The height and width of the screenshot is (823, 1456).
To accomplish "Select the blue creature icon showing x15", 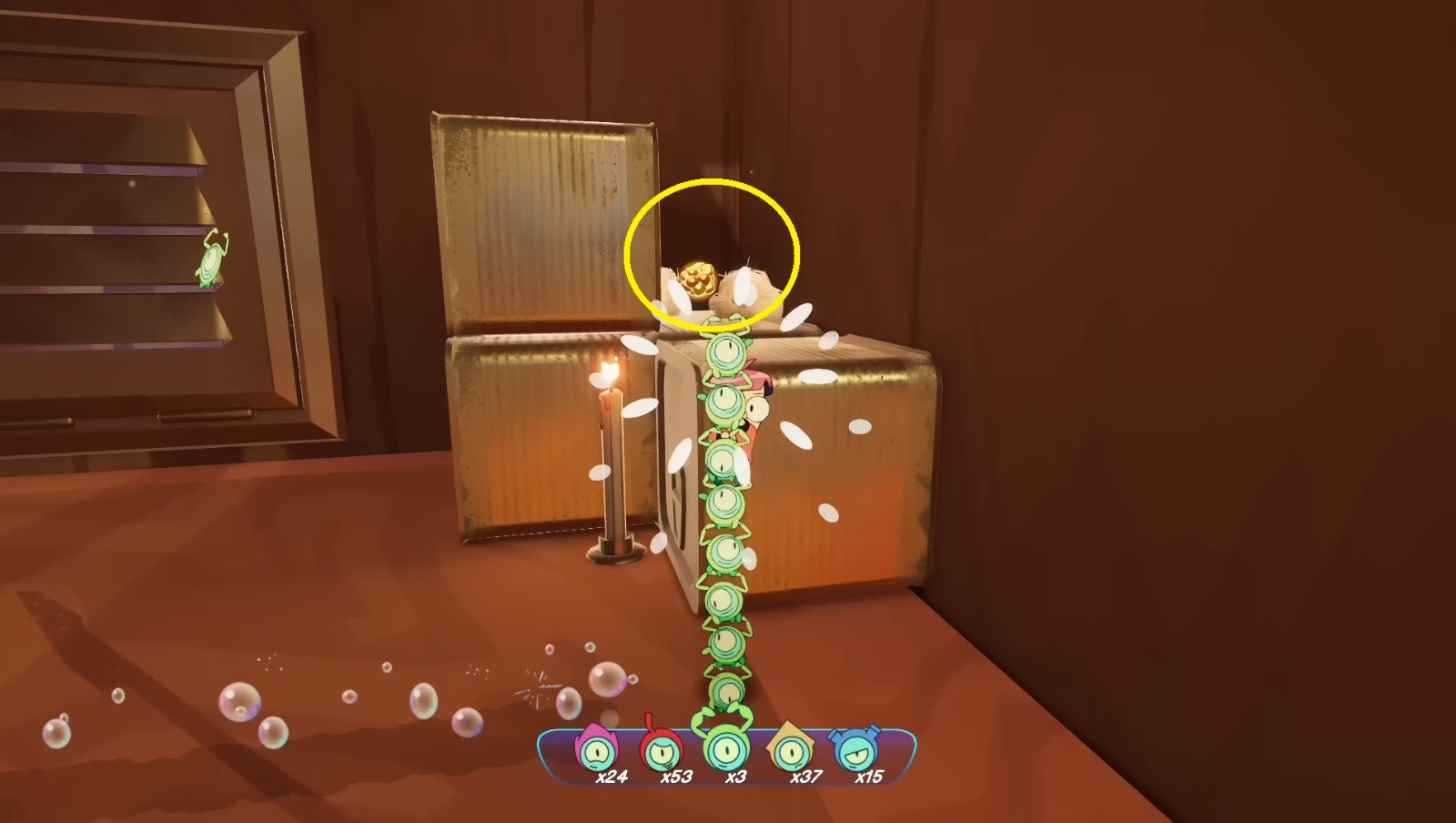I will (x=855, y=753).
